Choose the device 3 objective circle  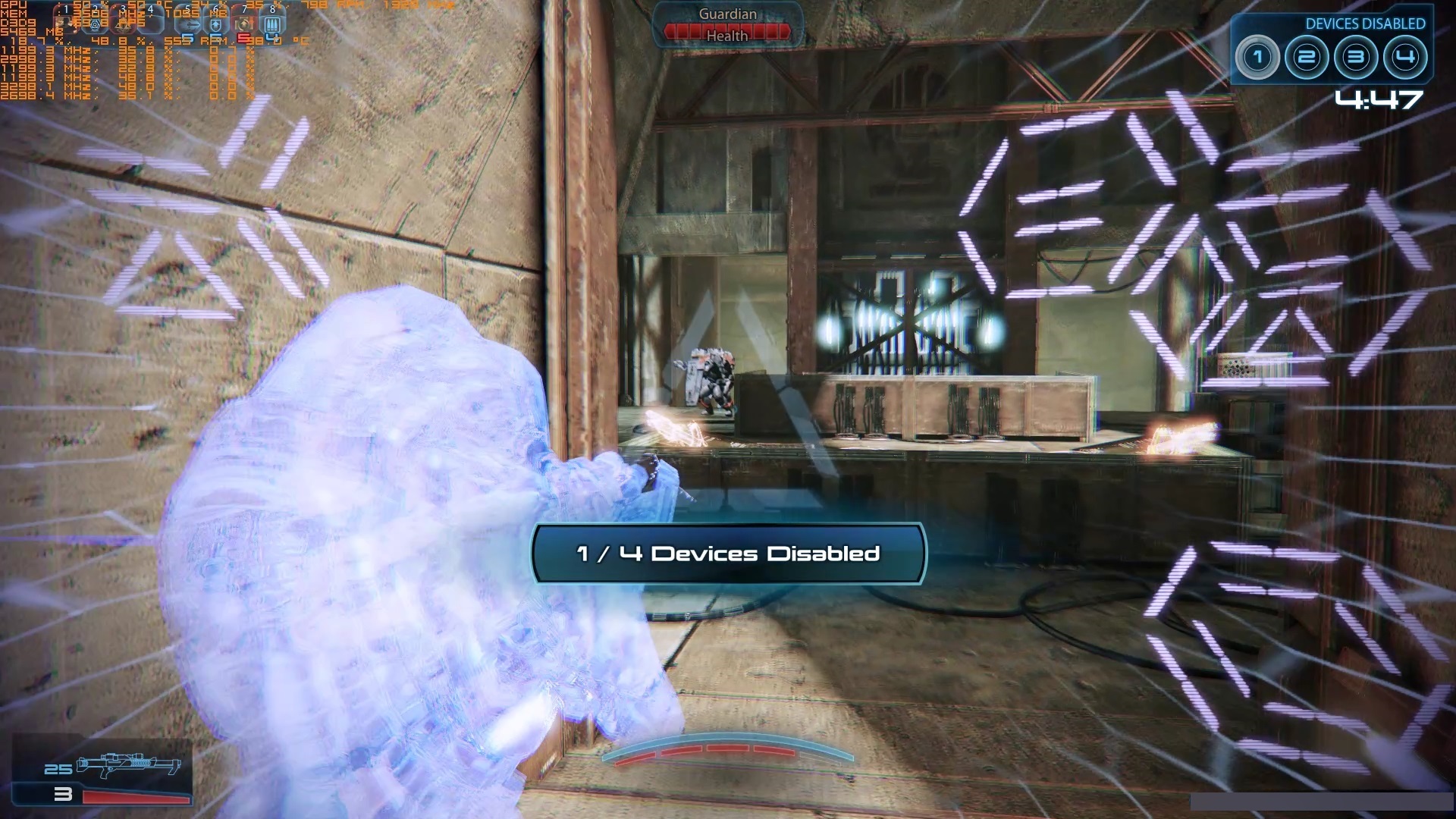tap(1356, 57)
